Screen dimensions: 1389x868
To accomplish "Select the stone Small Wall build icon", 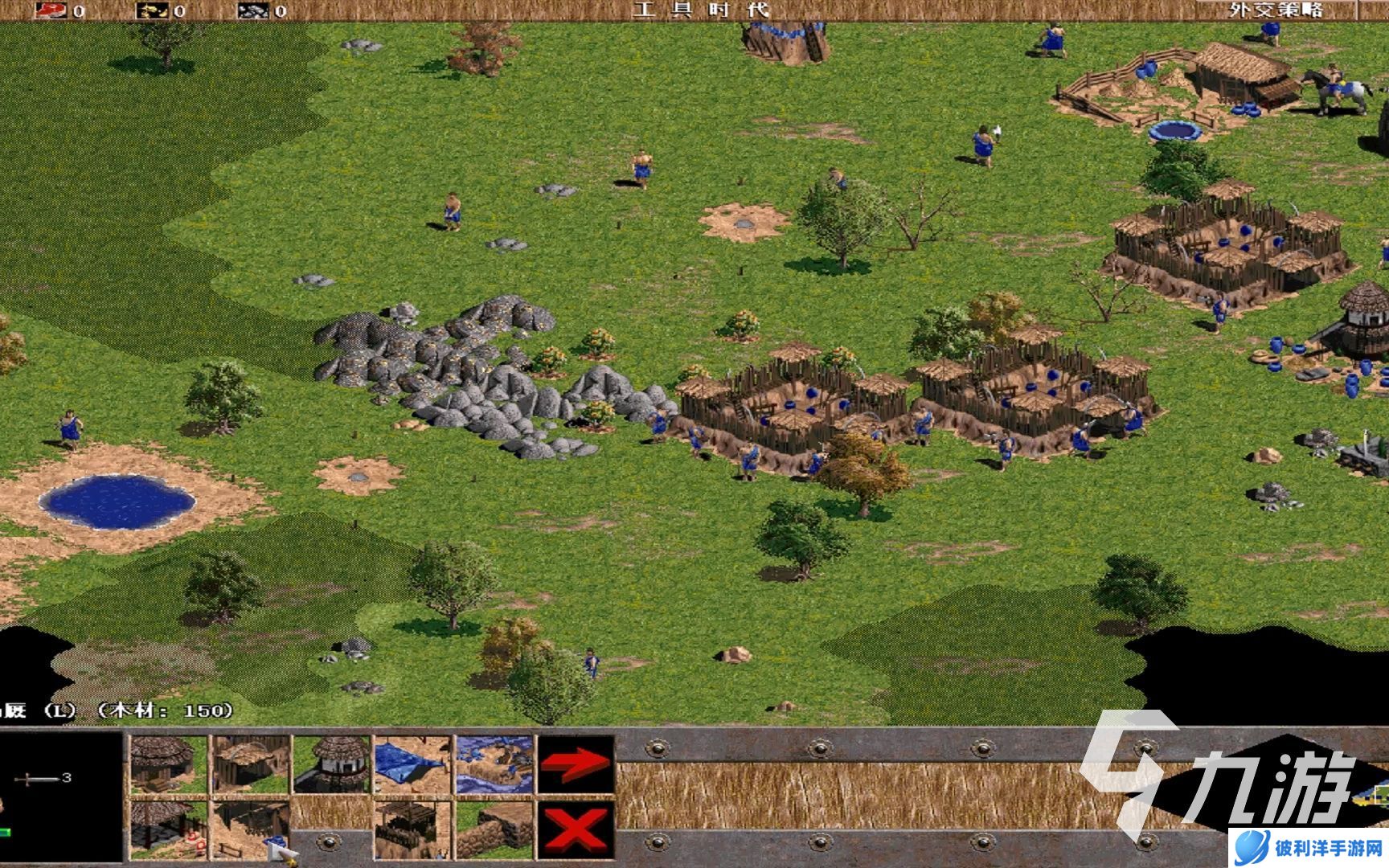I will point(494,829).
